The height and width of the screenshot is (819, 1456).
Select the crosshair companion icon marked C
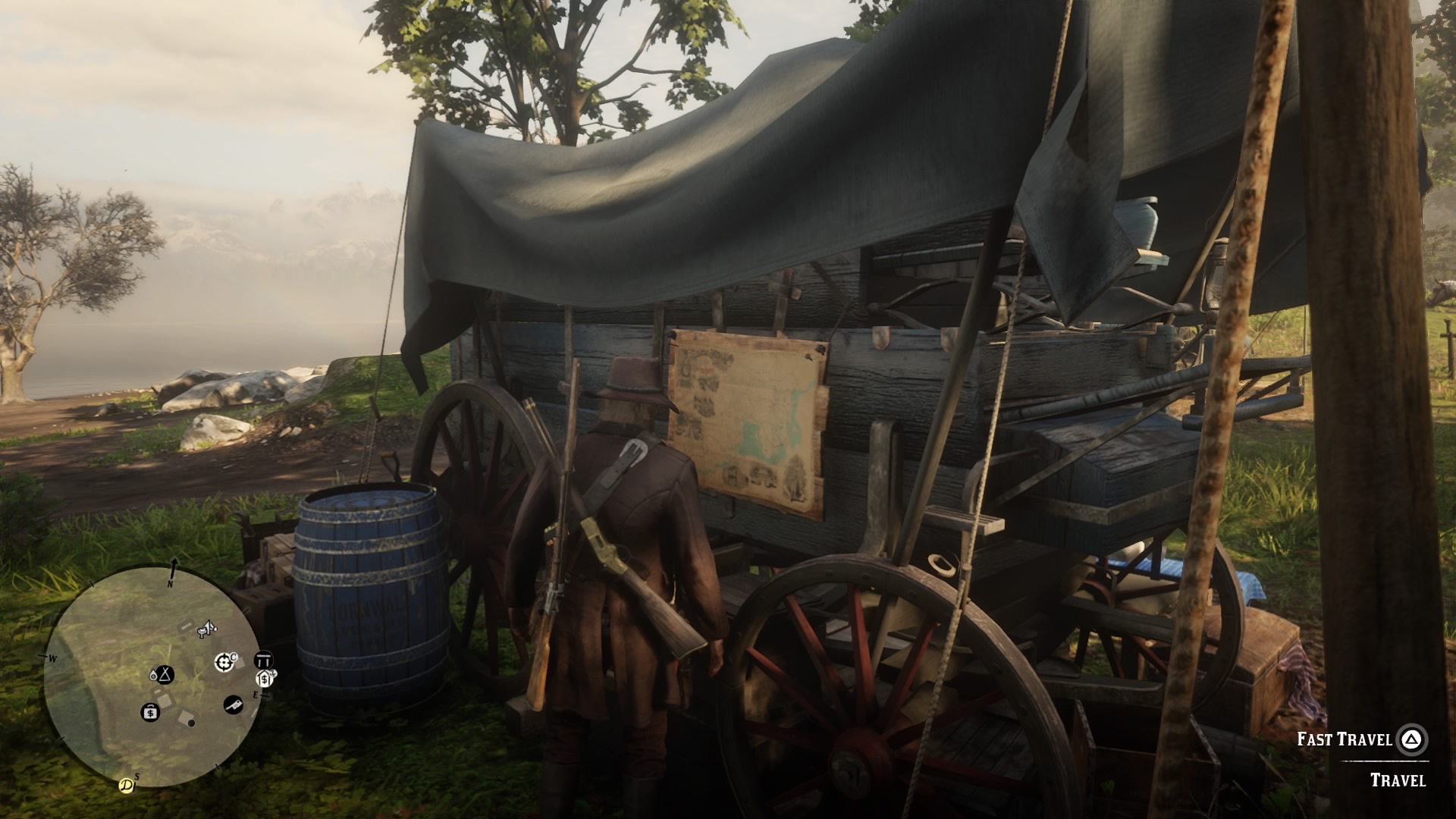click(225, 662)
